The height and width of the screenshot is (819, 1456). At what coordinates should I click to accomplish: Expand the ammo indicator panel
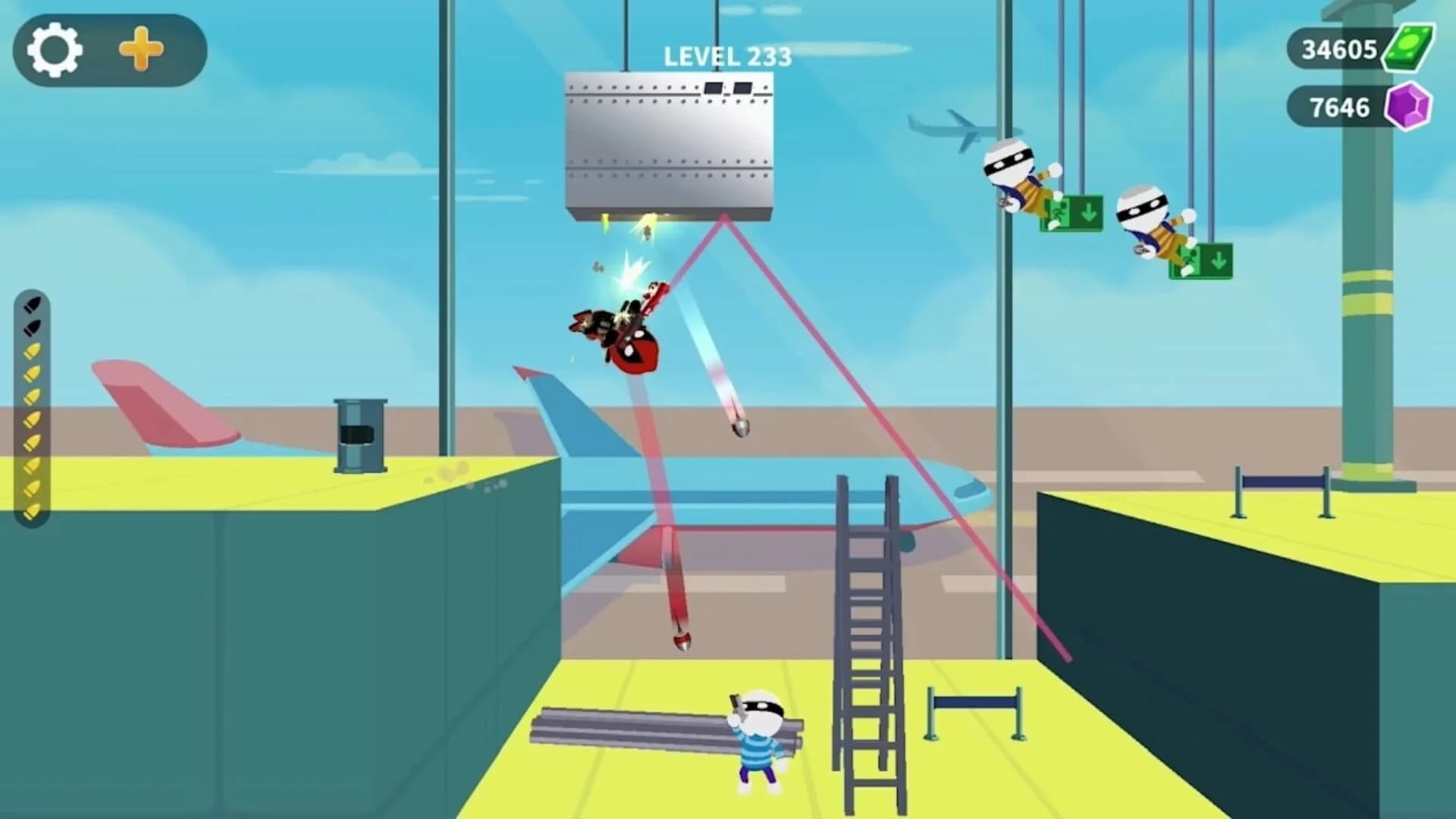[x=32, y=402]
